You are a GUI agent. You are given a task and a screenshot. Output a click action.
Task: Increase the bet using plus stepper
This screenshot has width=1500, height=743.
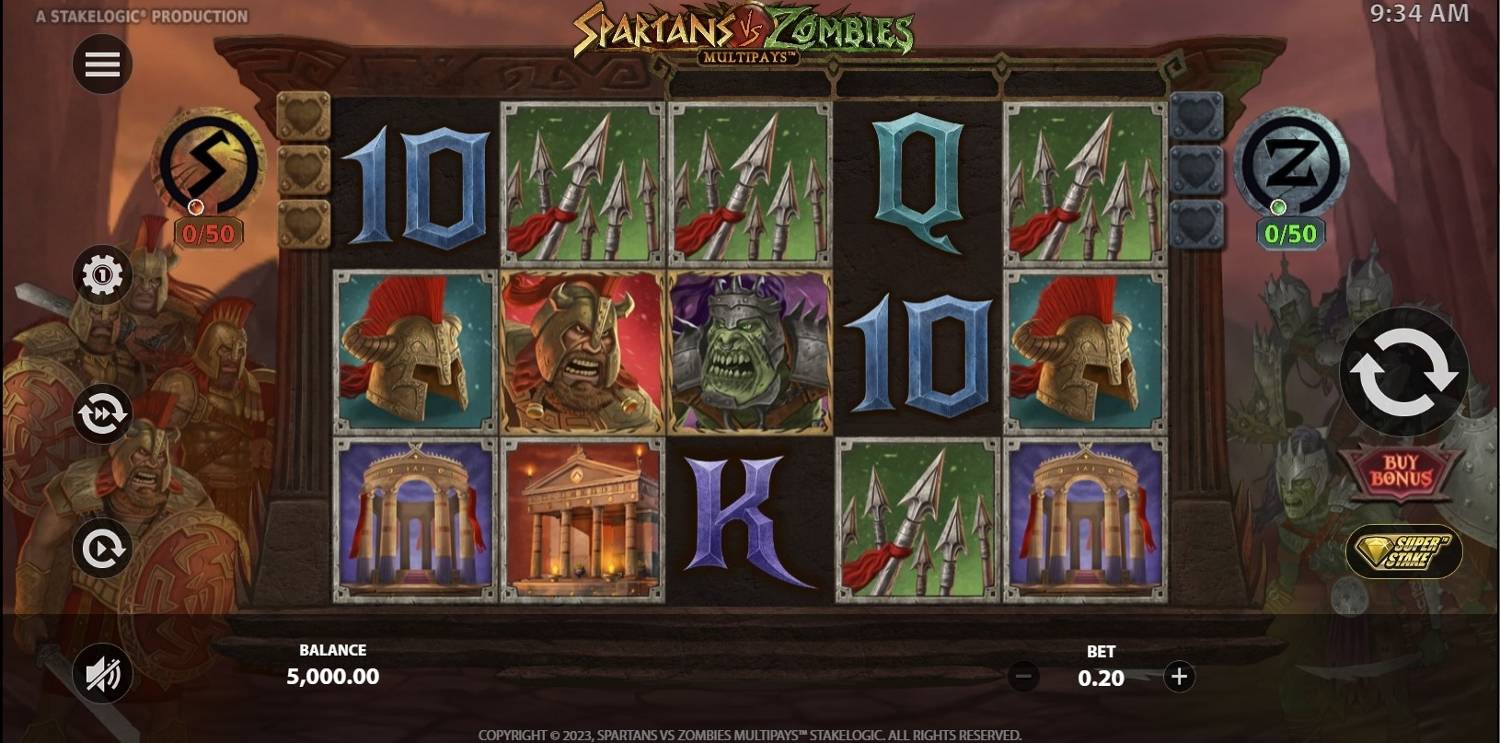pyautogui.click(x=1178, y=676)
